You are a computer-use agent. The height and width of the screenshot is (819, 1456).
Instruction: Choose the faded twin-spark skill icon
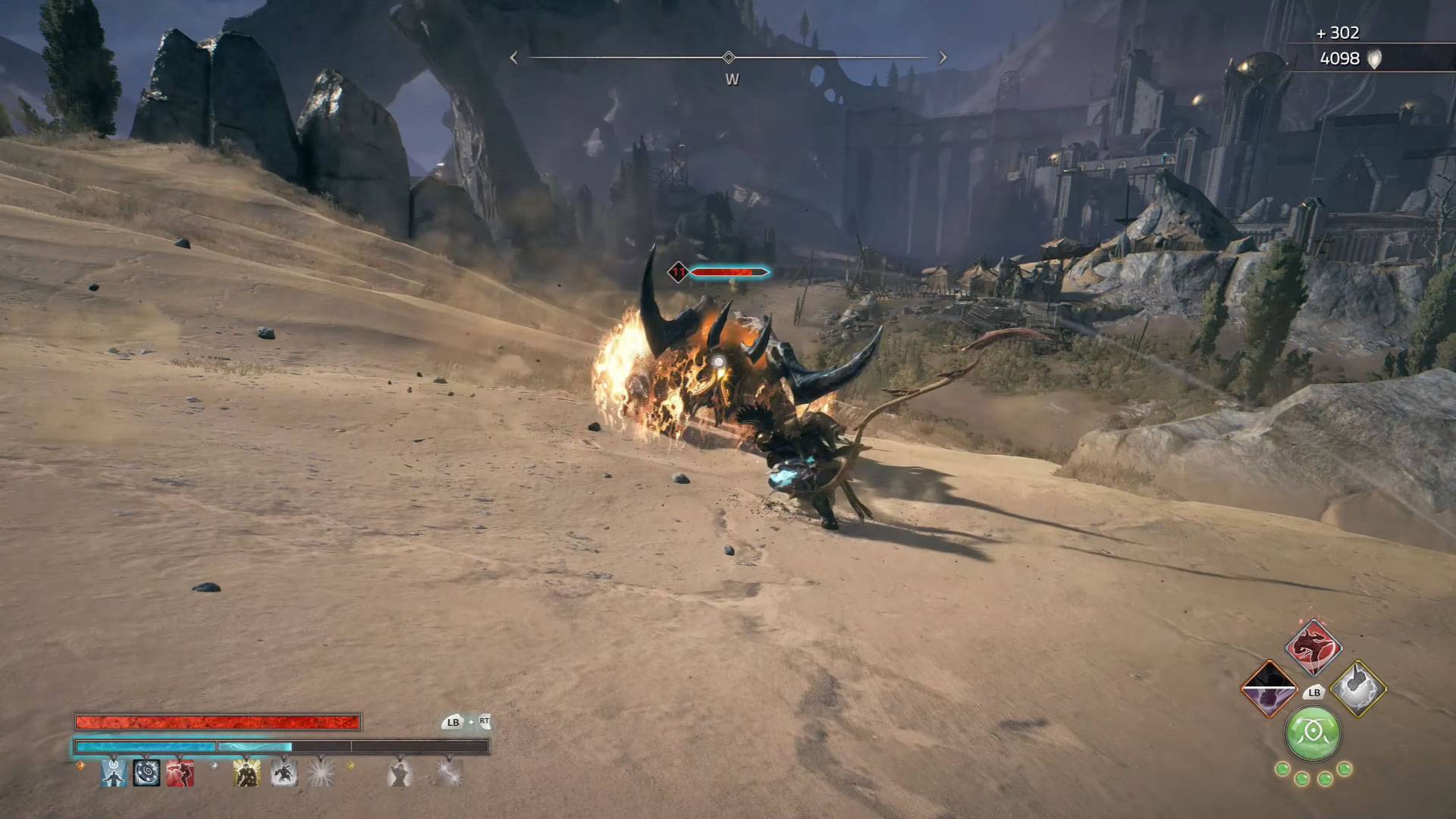click(x=447, y=773)
